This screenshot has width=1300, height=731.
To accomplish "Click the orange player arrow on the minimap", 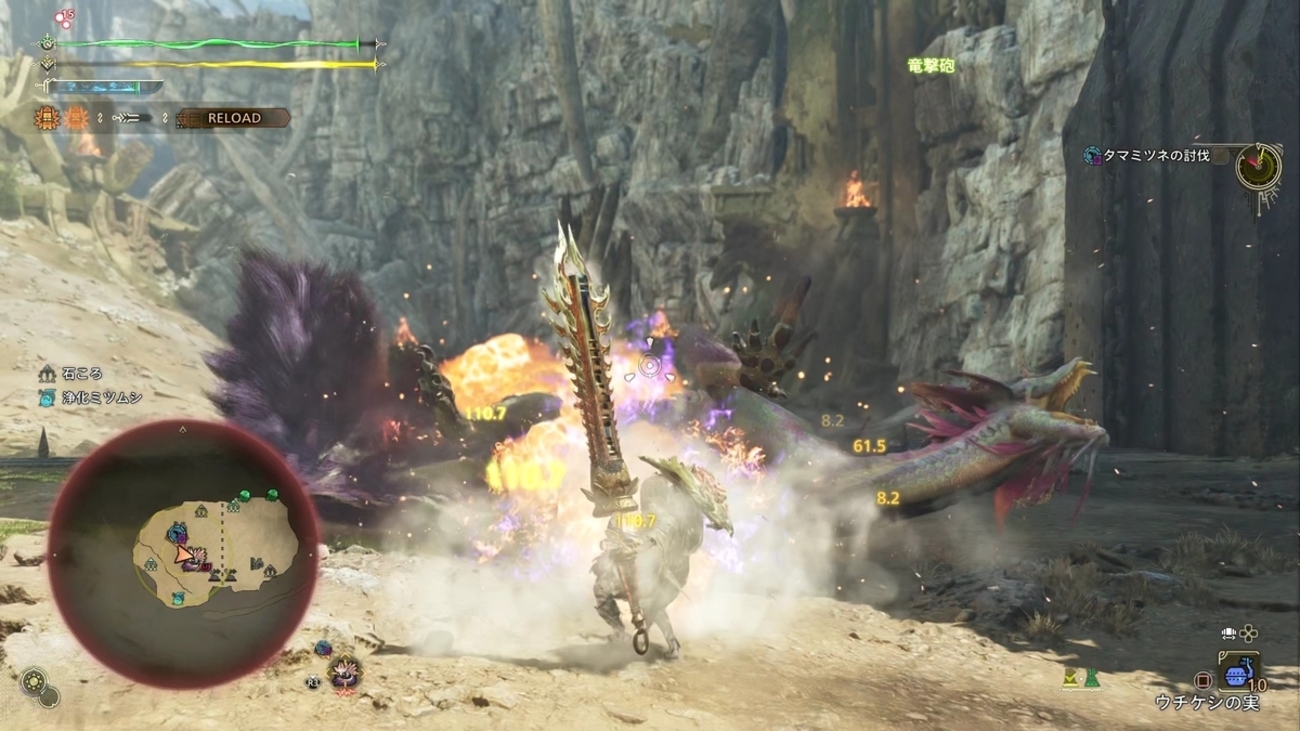I will (x=185, y=555).
